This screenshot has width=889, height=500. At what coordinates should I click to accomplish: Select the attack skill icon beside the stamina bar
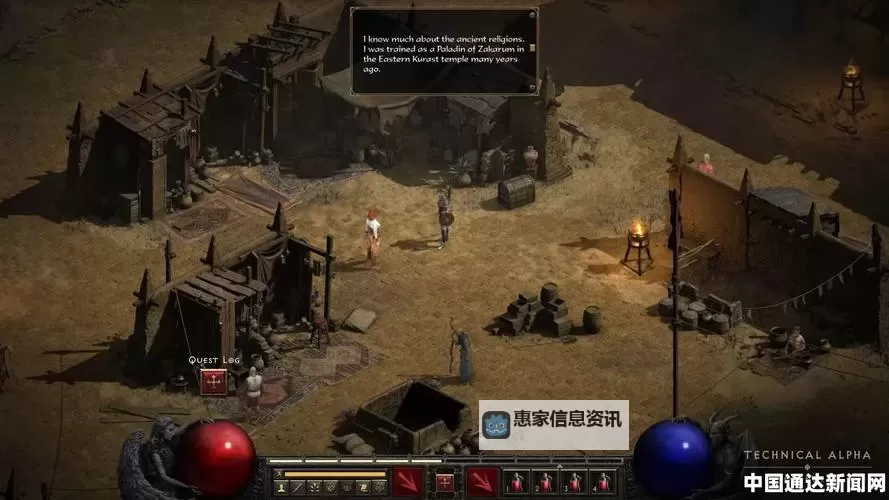click(406, 482)
